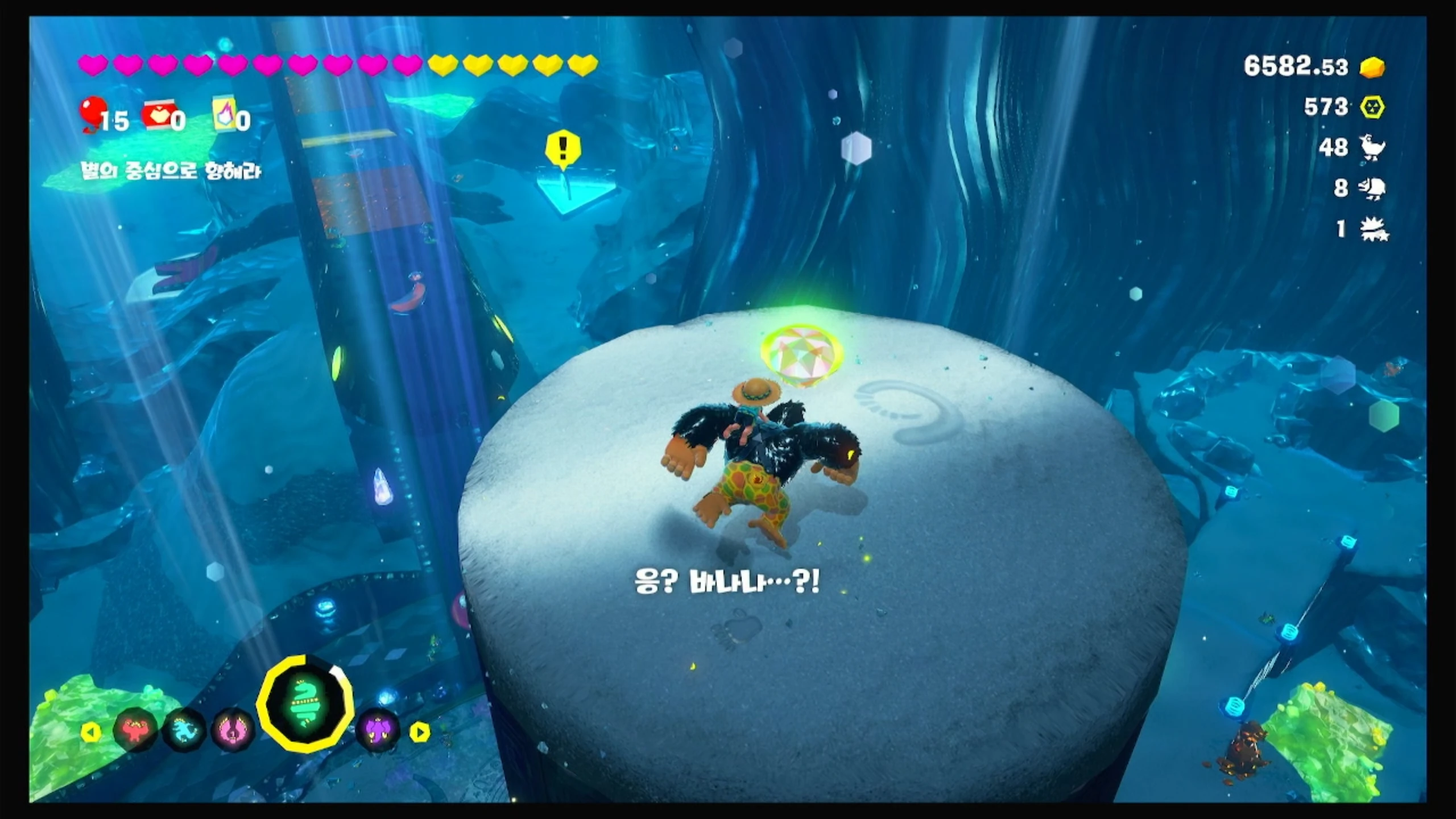Click the right arrow of the Bananza selector
Image resolution: width=1456 pixels, height=819 pixels.
point(420,732)
